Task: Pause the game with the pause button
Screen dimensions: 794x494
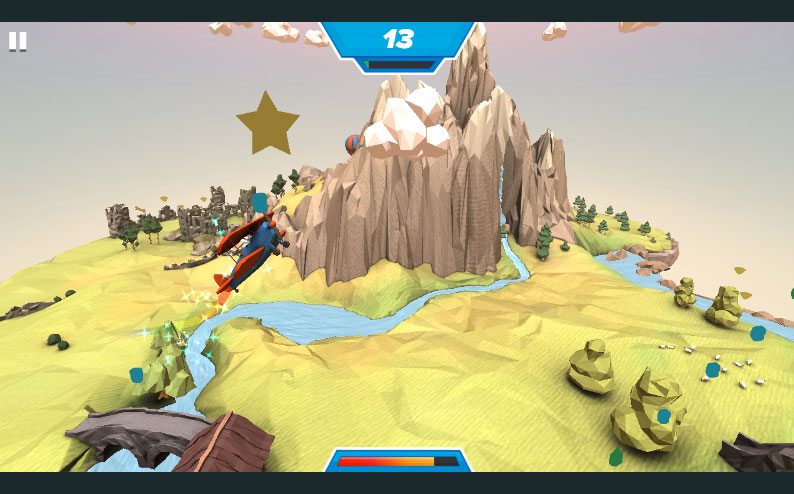Action: (18, 41)
